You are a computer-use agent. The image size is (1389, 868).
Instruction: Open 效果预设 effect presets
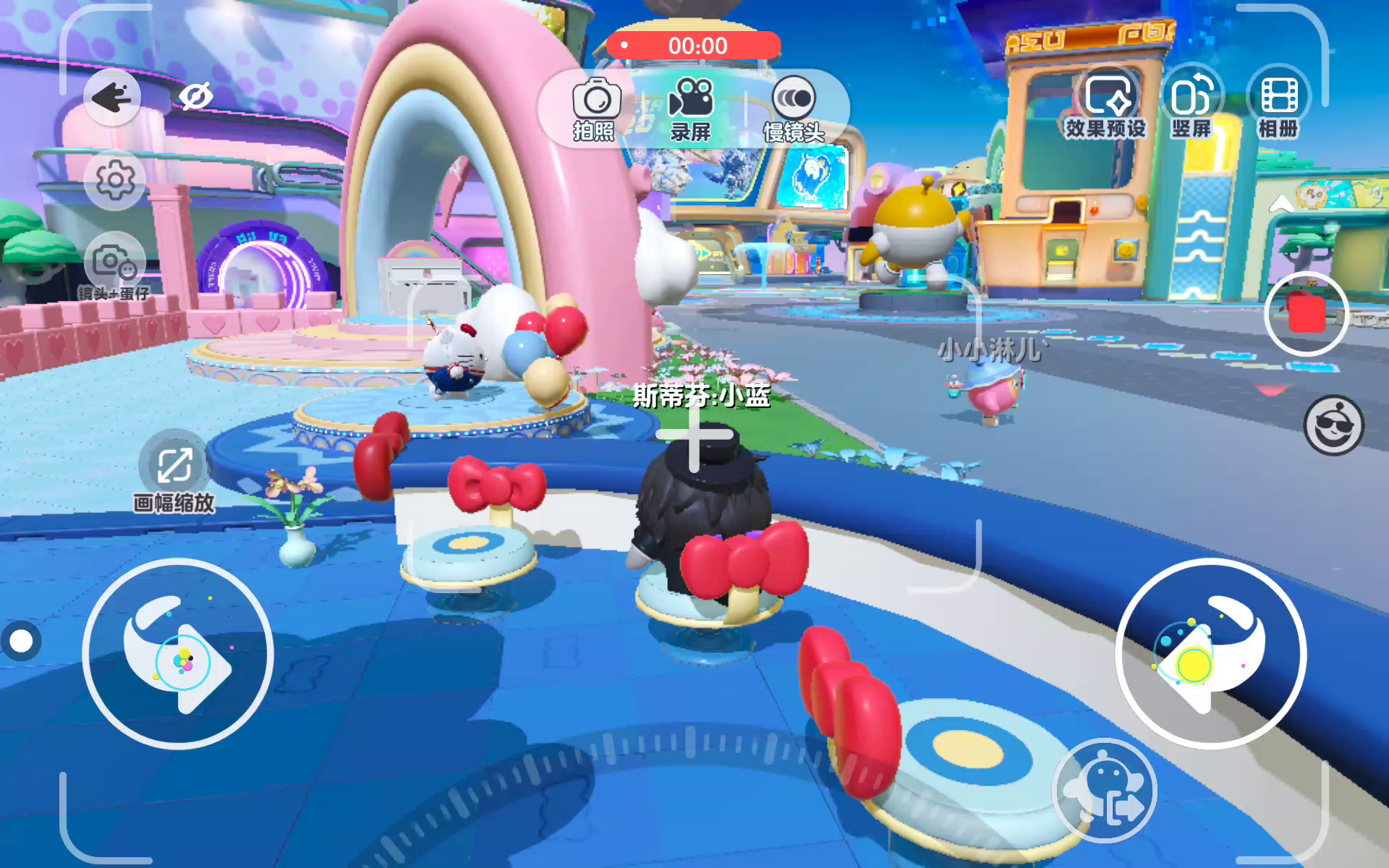1106,105
